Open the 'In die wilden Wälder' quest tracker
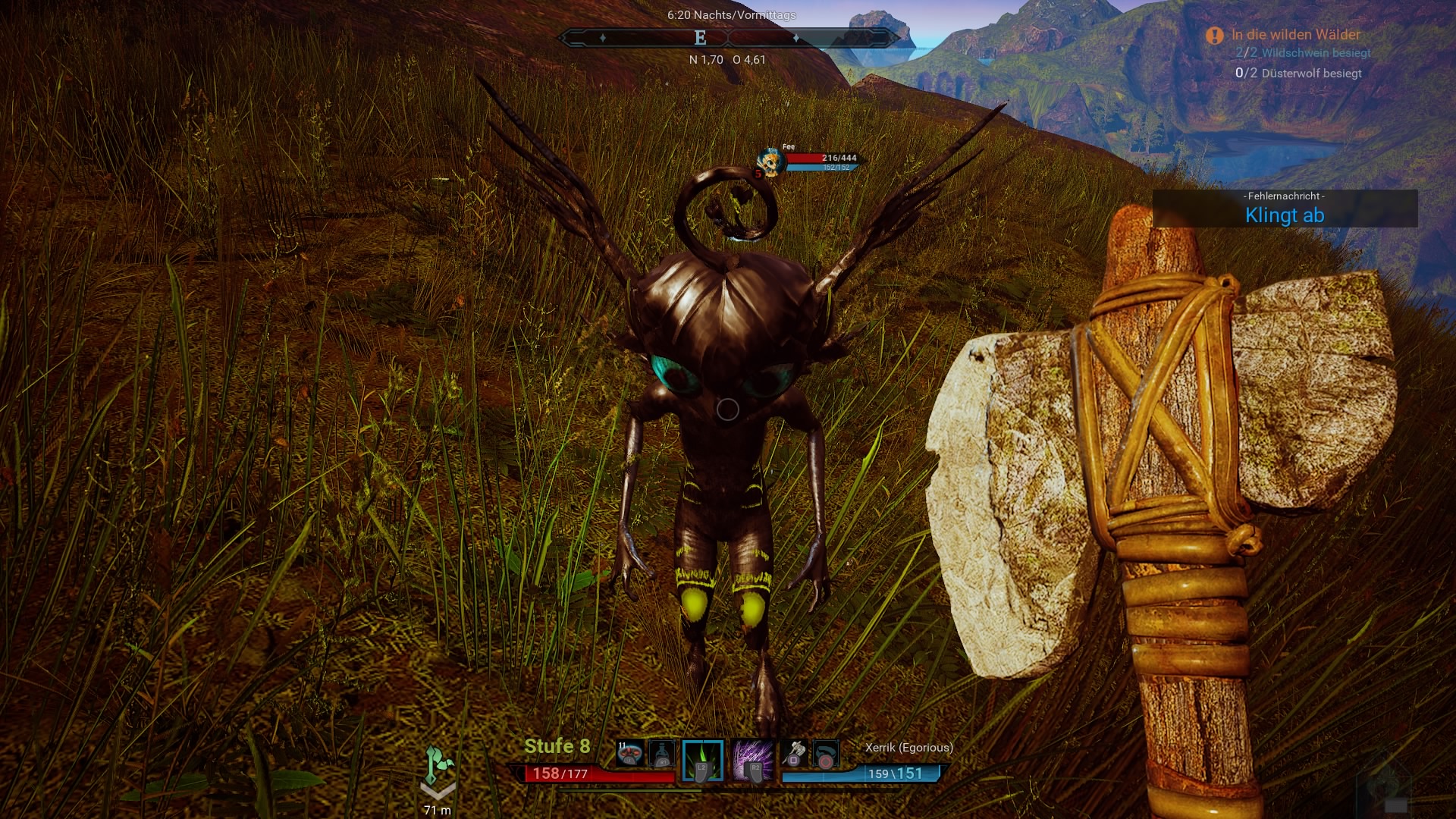Viewport: 1456px width, 819px height. coord(1295,35)
